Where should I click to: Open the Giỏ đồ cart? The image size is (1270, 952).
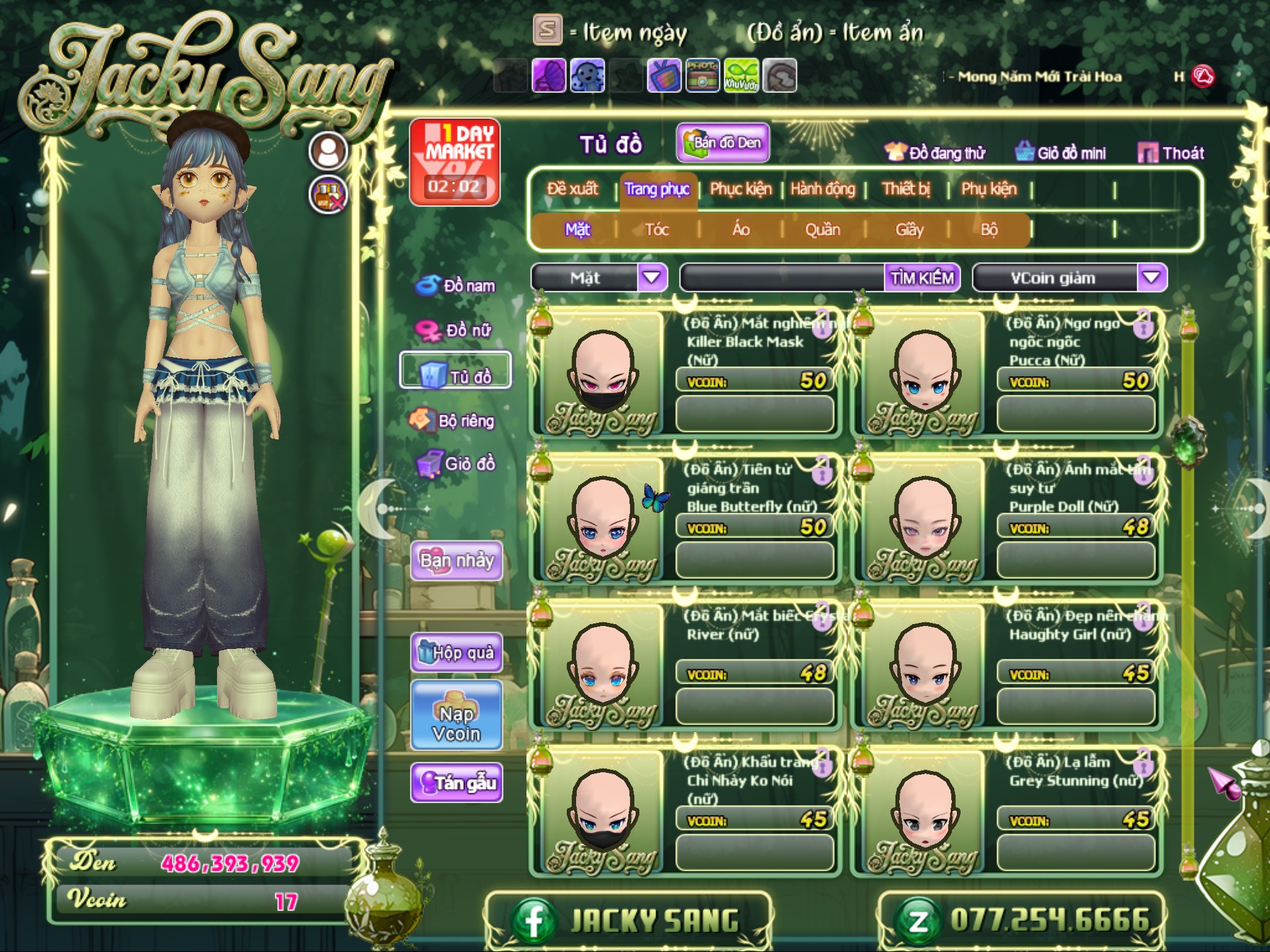click(x=456, y=464)
